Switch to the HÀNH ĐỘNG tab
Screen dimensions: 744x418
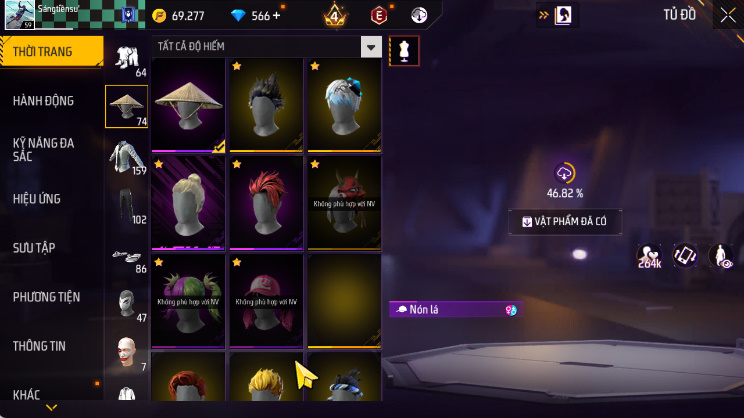pos(43,101)
